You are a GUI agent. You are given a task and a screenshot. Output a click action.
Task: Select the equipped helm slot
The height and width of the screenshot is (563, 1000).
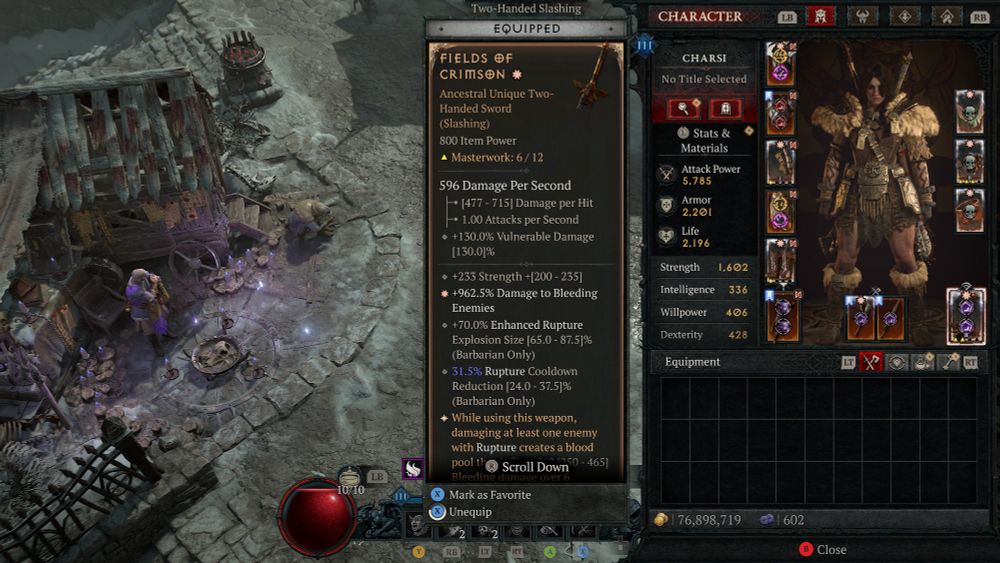780,63
